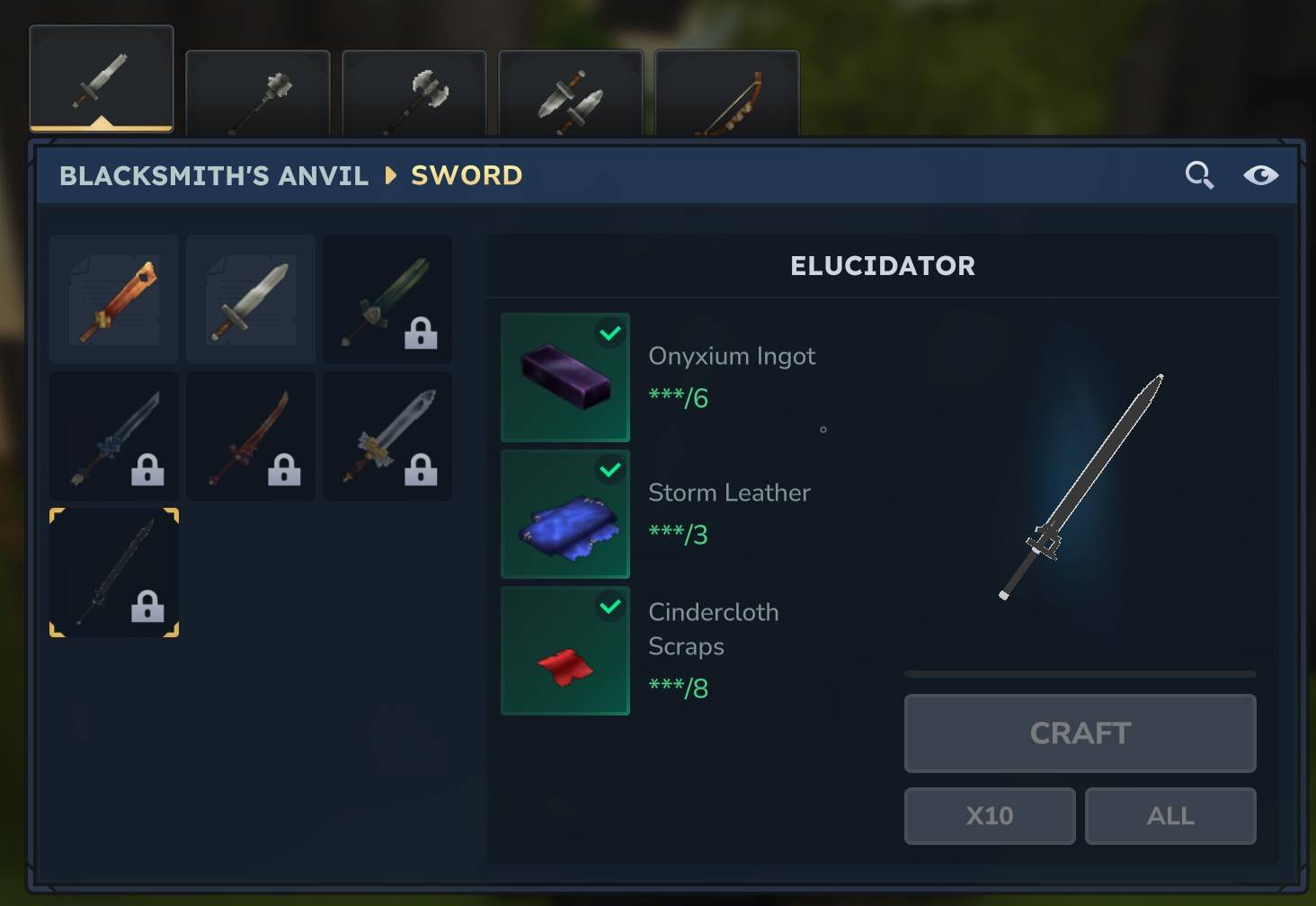Choose the silver iron sword recipe

coord(251,299)
